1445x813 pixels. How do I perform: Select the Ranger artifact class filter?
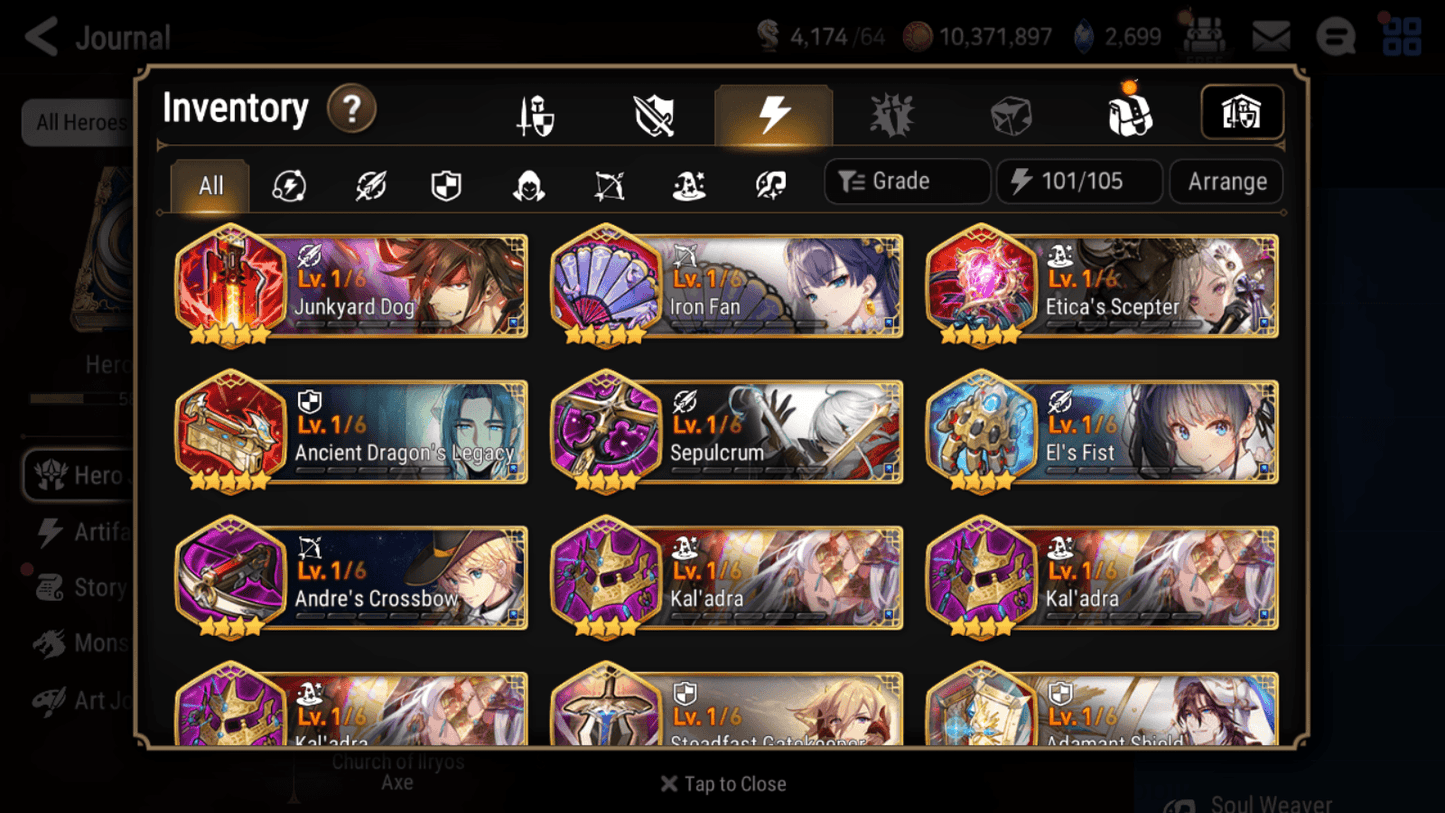tap(608, 186)
